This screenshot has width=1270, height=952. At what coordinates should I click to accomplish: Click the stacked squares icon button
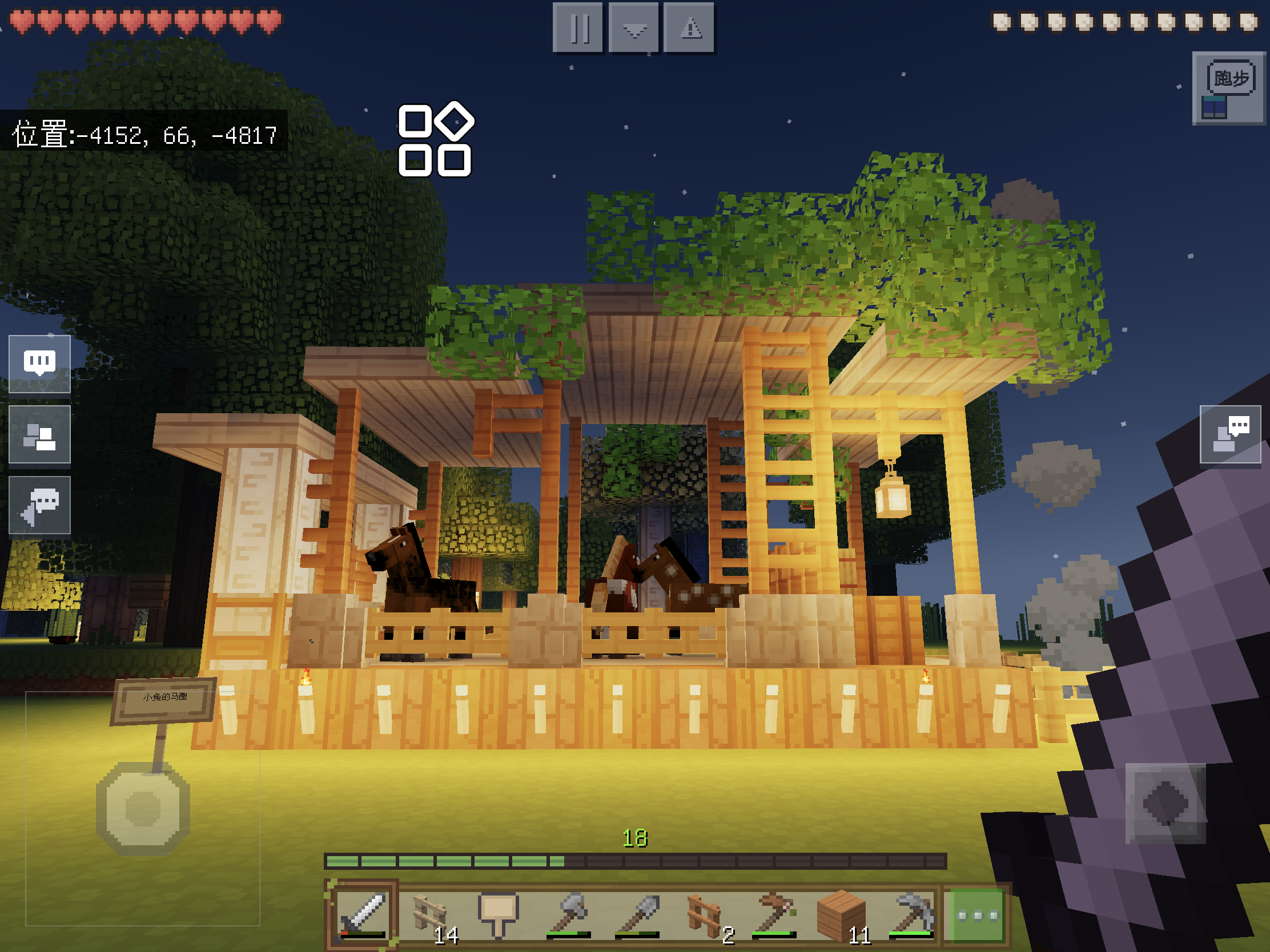(x=39, y=434)
